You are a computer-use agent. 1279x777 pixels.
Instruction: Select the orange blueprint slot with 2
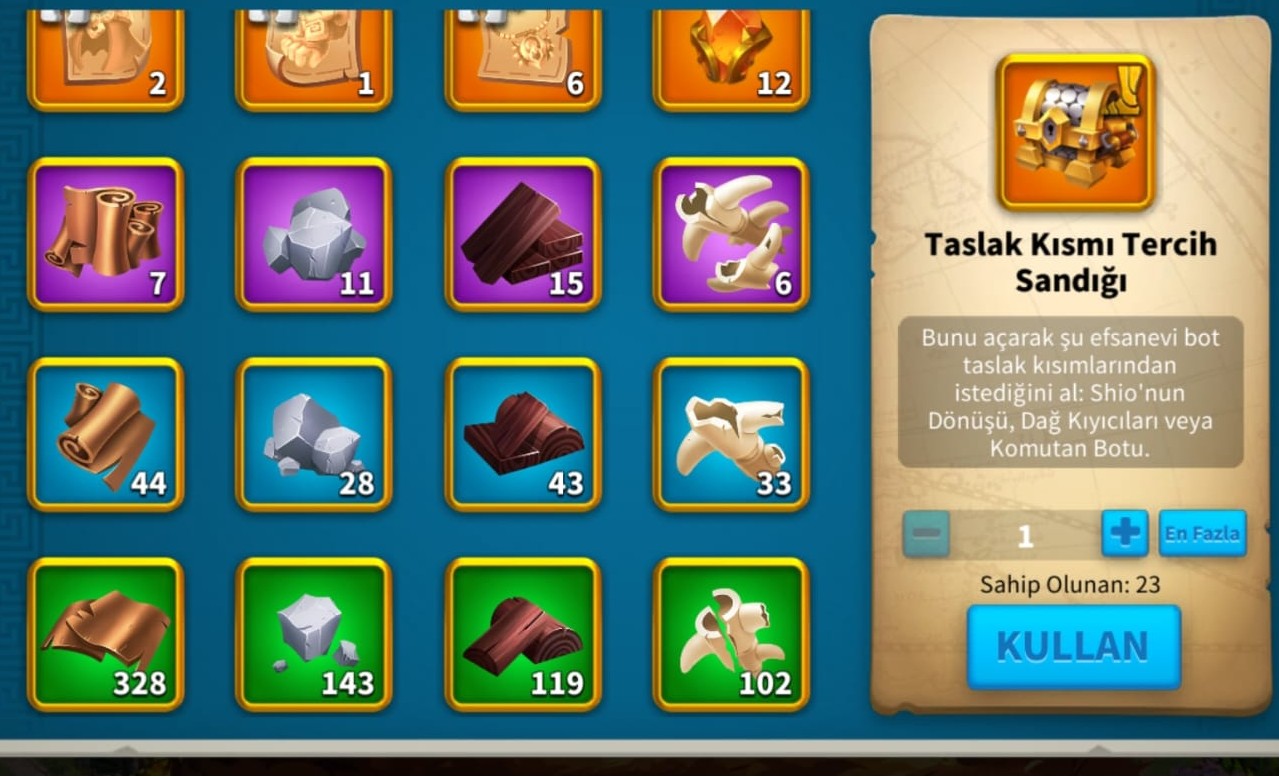click(106, 55)
